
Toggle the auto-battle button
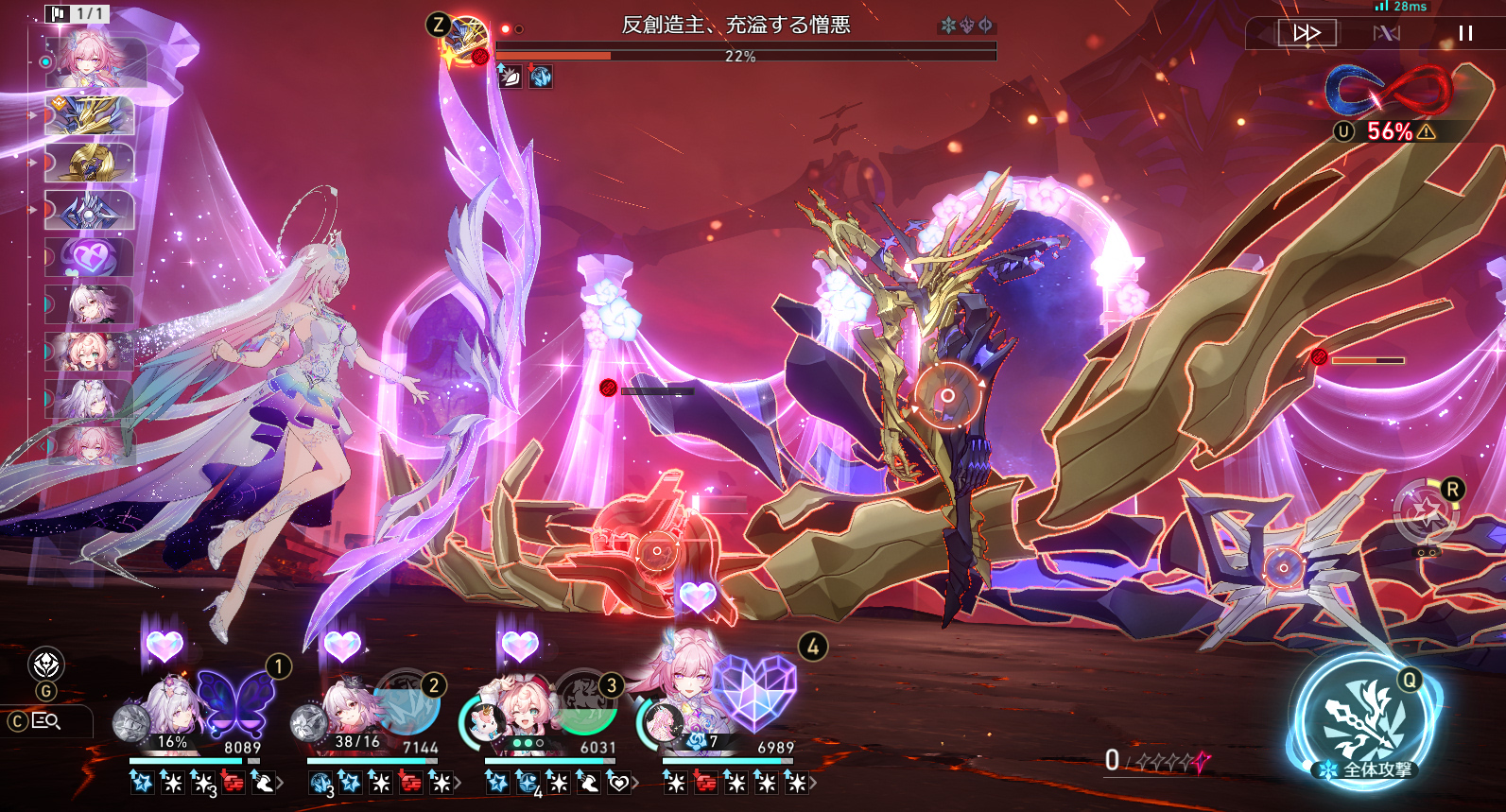[1386, 33]
